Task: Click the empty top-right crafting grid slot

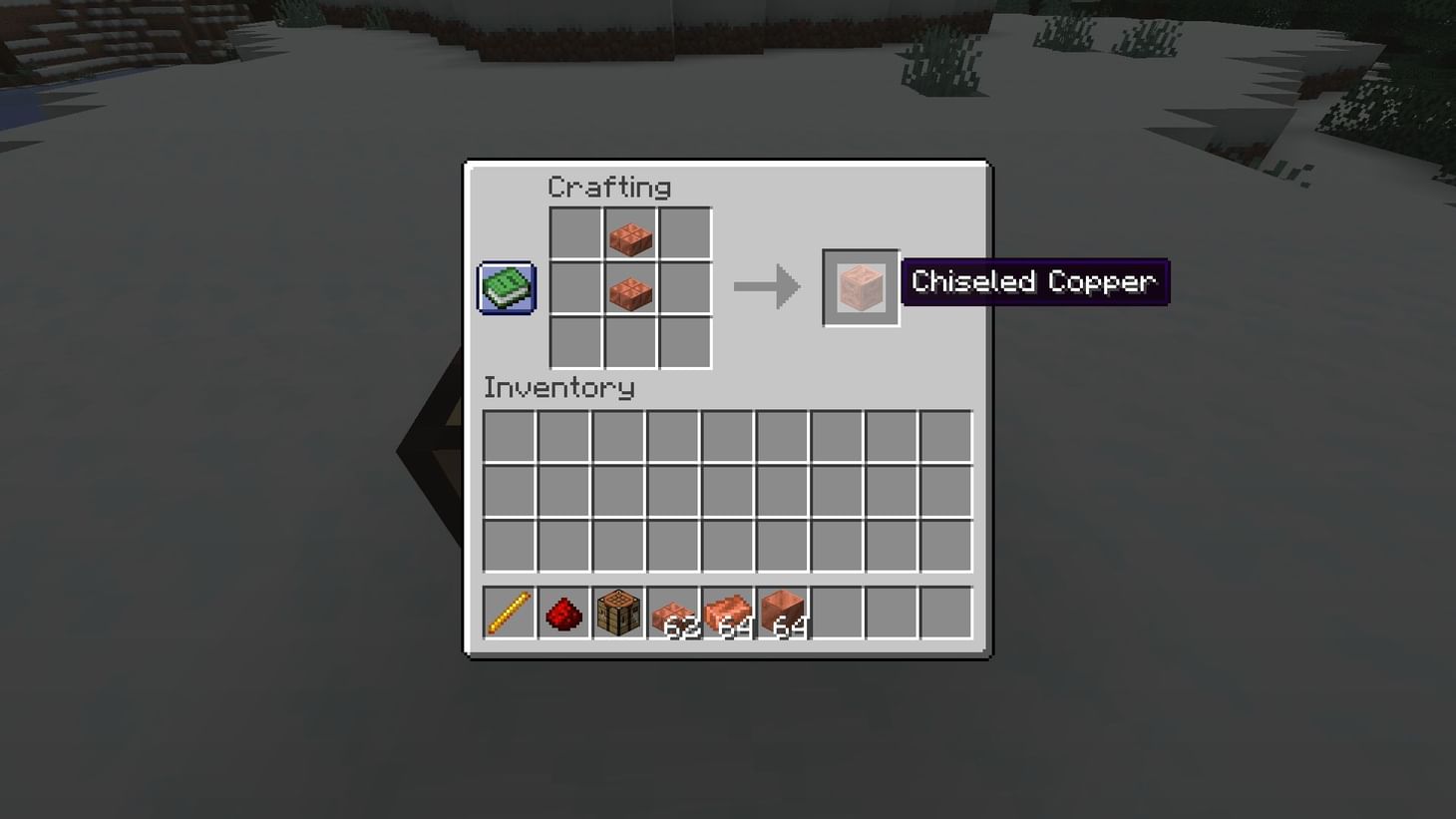Action: pyautogui.click(x=684, y=234)
